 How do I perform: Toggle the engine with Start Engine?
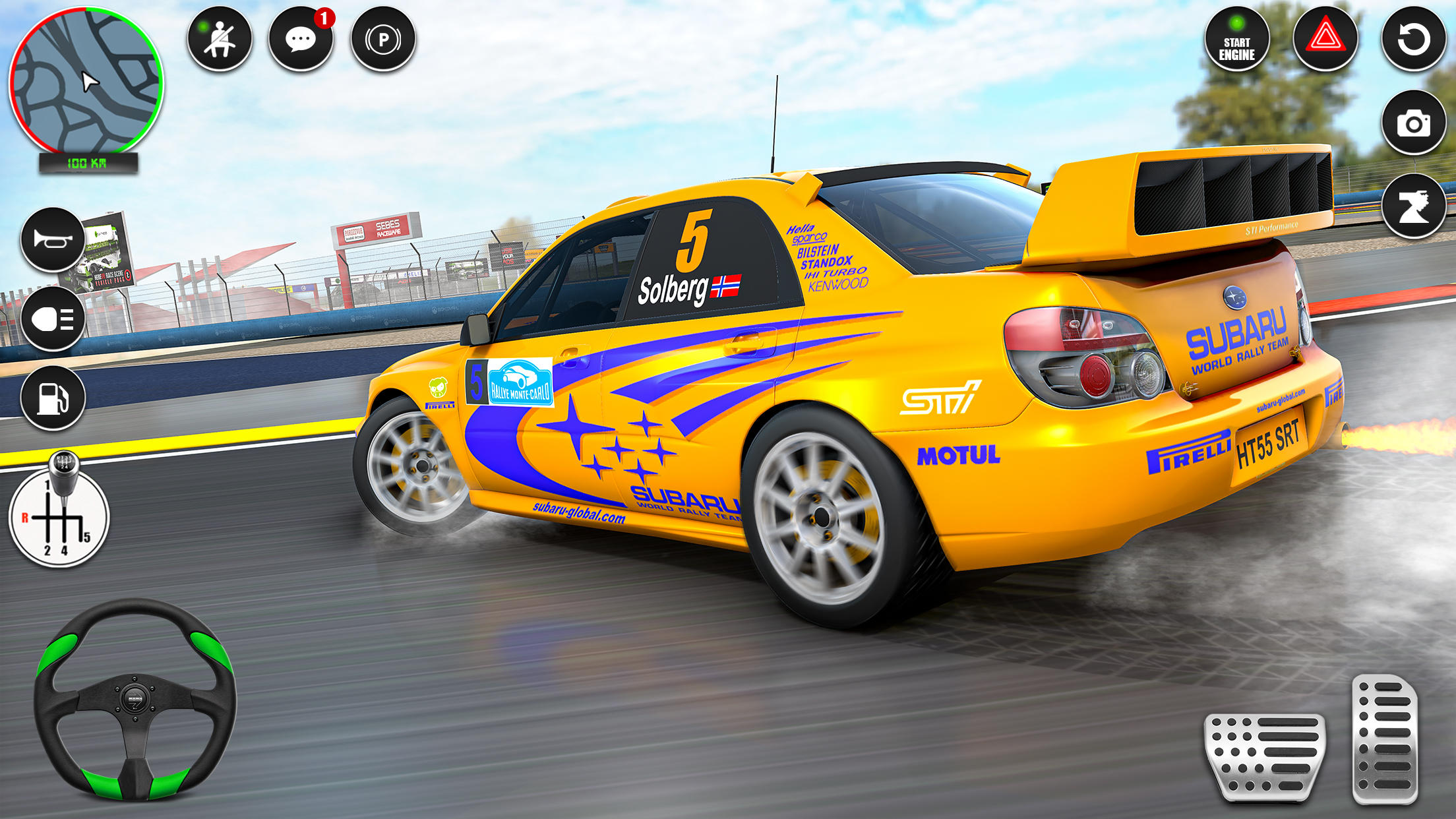point(1238,40)
